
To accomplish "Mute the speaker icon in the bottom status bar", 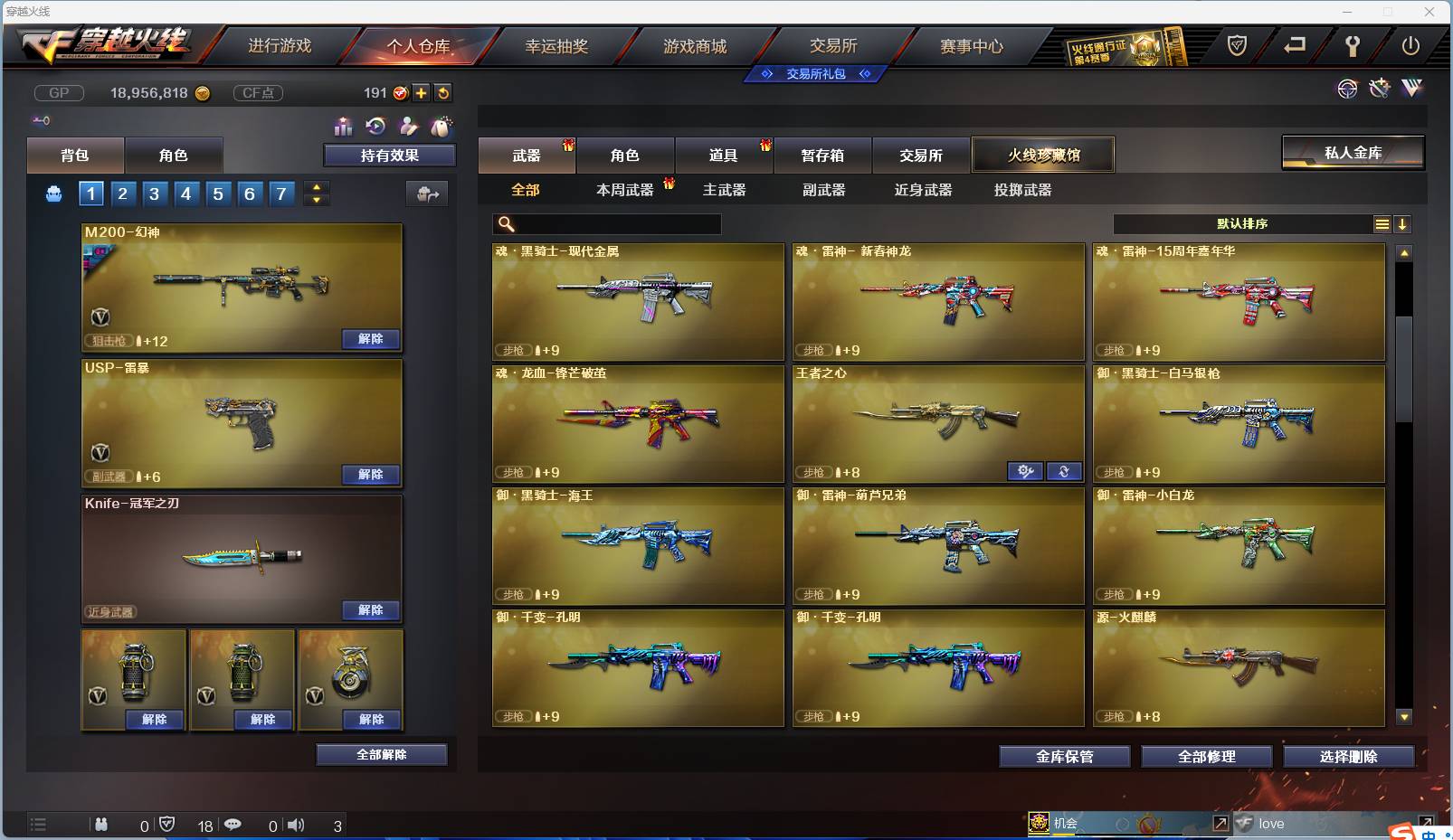I will pyautogui.click(x=296, y=825).
